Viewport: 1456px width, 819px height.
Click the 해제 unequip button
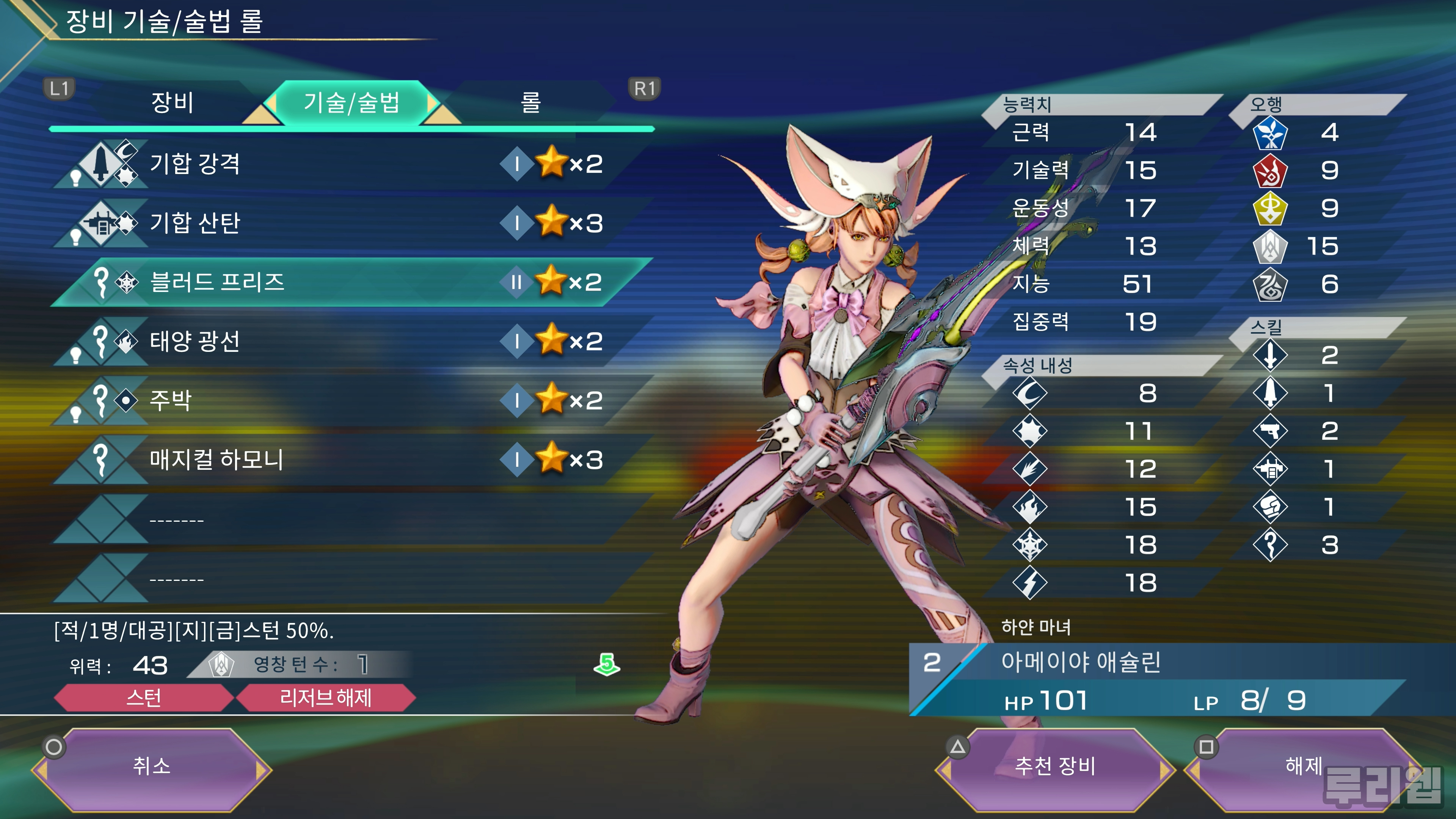(x=1303, y=767)
